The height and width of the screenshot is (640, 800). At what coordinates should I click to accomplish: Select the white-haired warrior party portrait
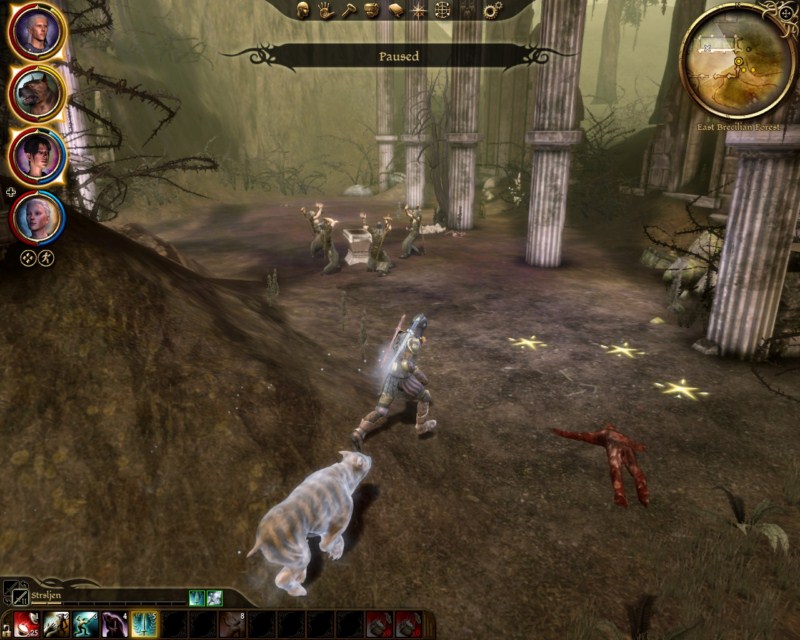pos(37,34)
